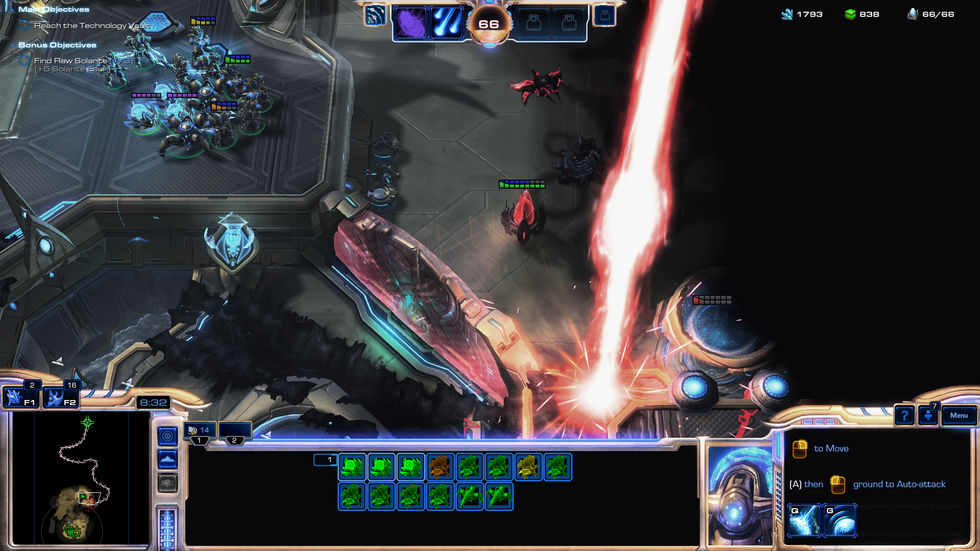This screenshot has height=551, width=980.
Task: Select the empty control group 2 tab
Action: [x=236, y=430]
